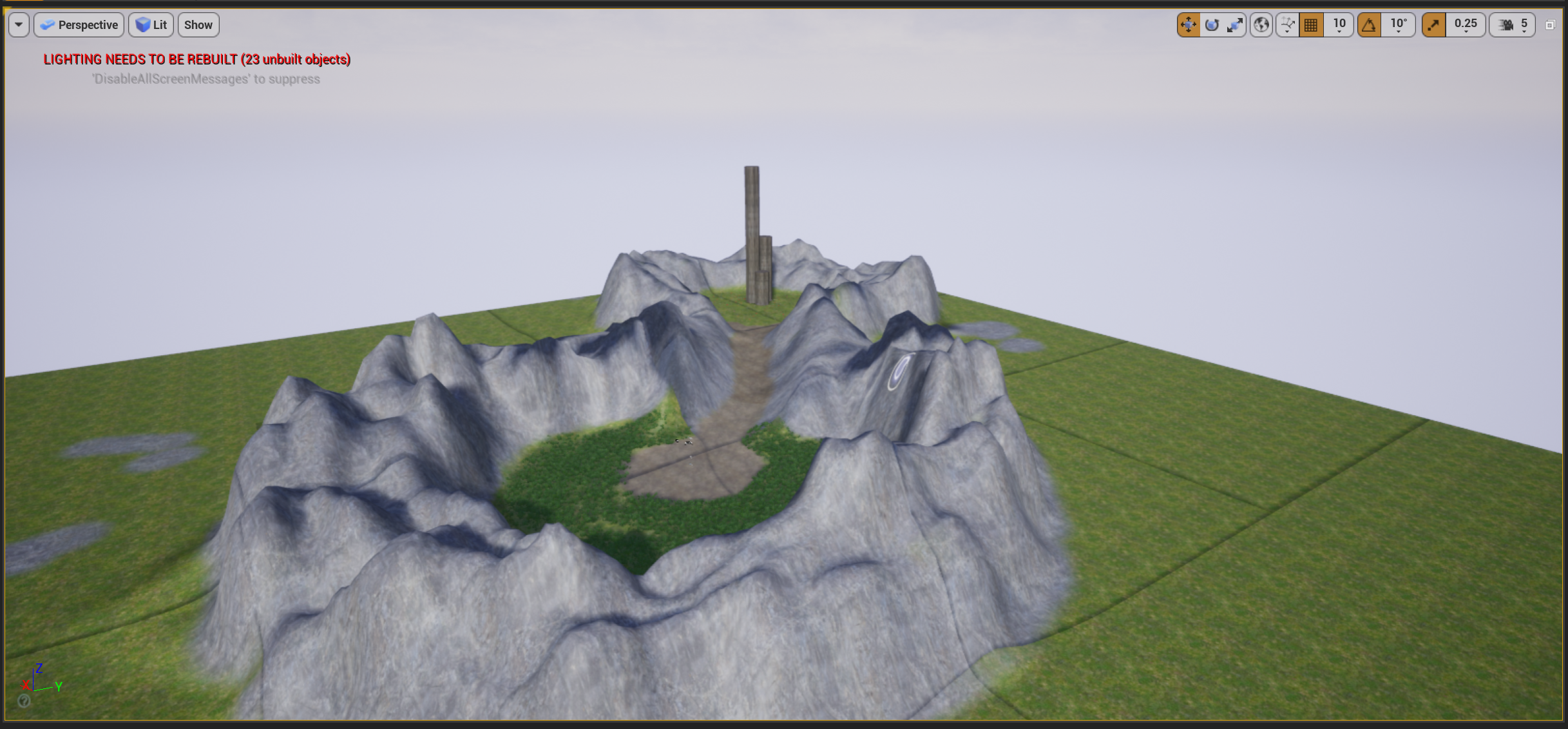Open the viewport options dropdown arrow
Viewport: 1568px width, 729px height.
18,24
